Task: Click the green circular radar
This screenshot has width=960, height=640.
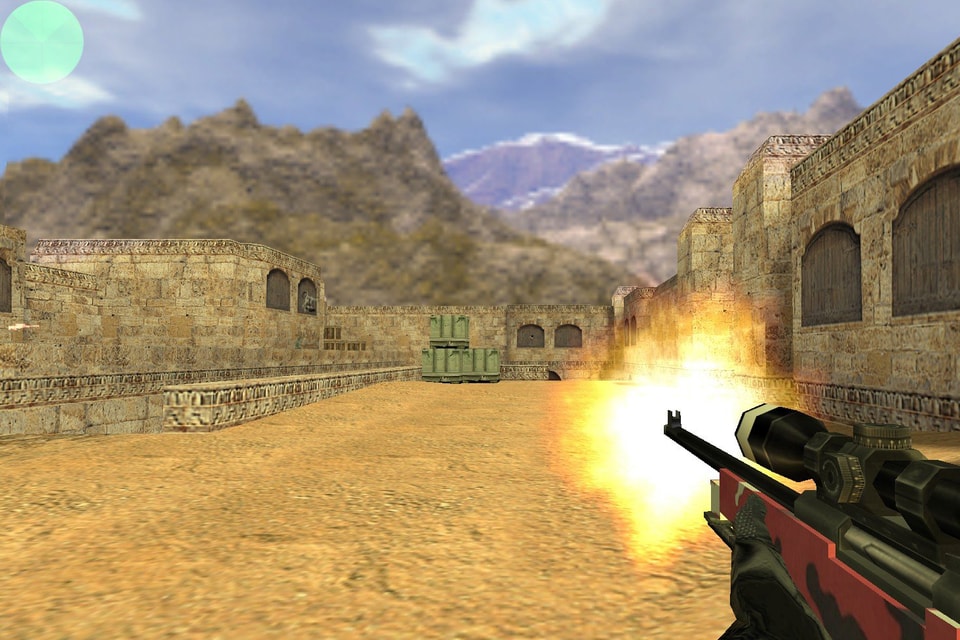Action: point(42,42)
